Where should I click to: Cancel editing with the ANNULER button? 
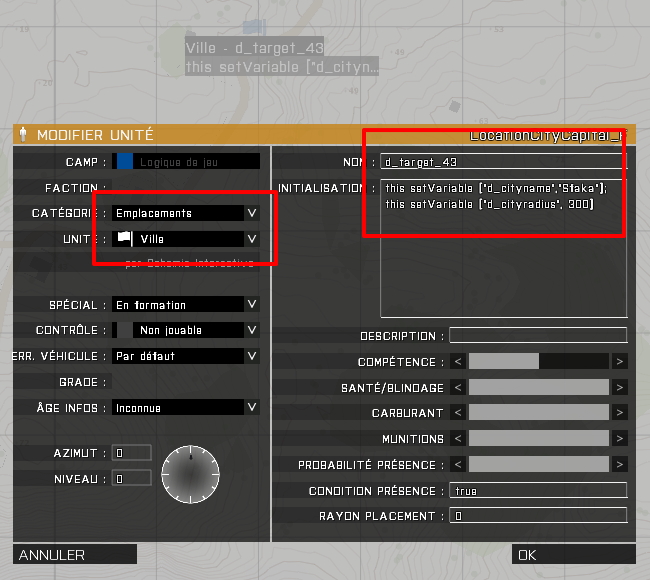(x=75, y=555)
